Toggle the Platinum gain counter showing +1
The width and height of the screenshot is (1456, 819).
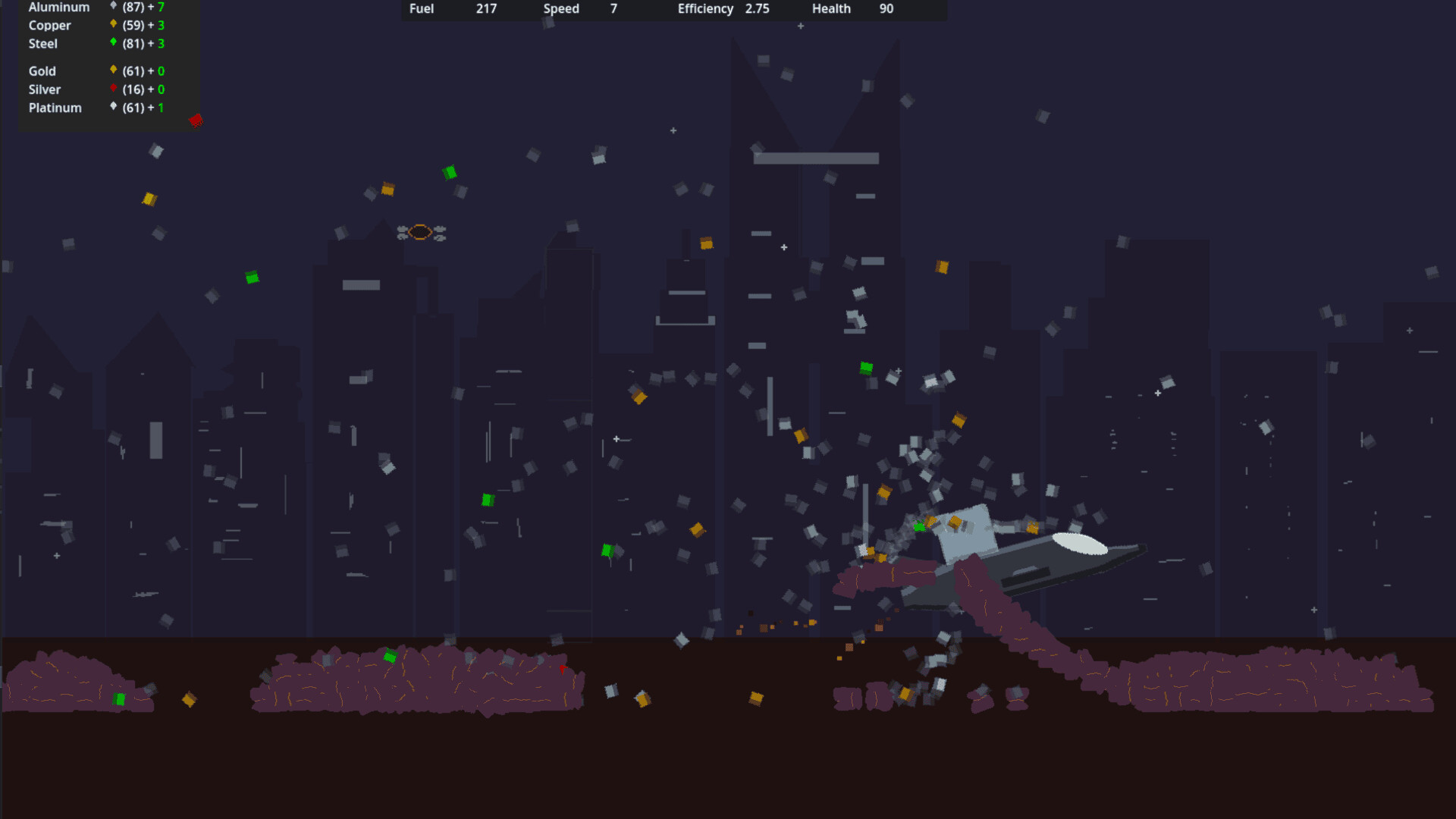tap(160, 107)
